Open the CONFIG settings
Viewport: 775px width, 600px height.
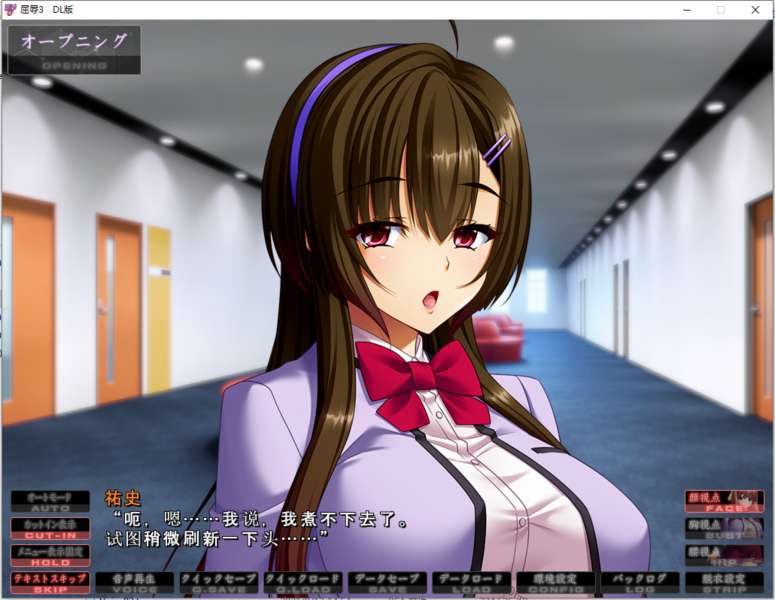[555, 582]
